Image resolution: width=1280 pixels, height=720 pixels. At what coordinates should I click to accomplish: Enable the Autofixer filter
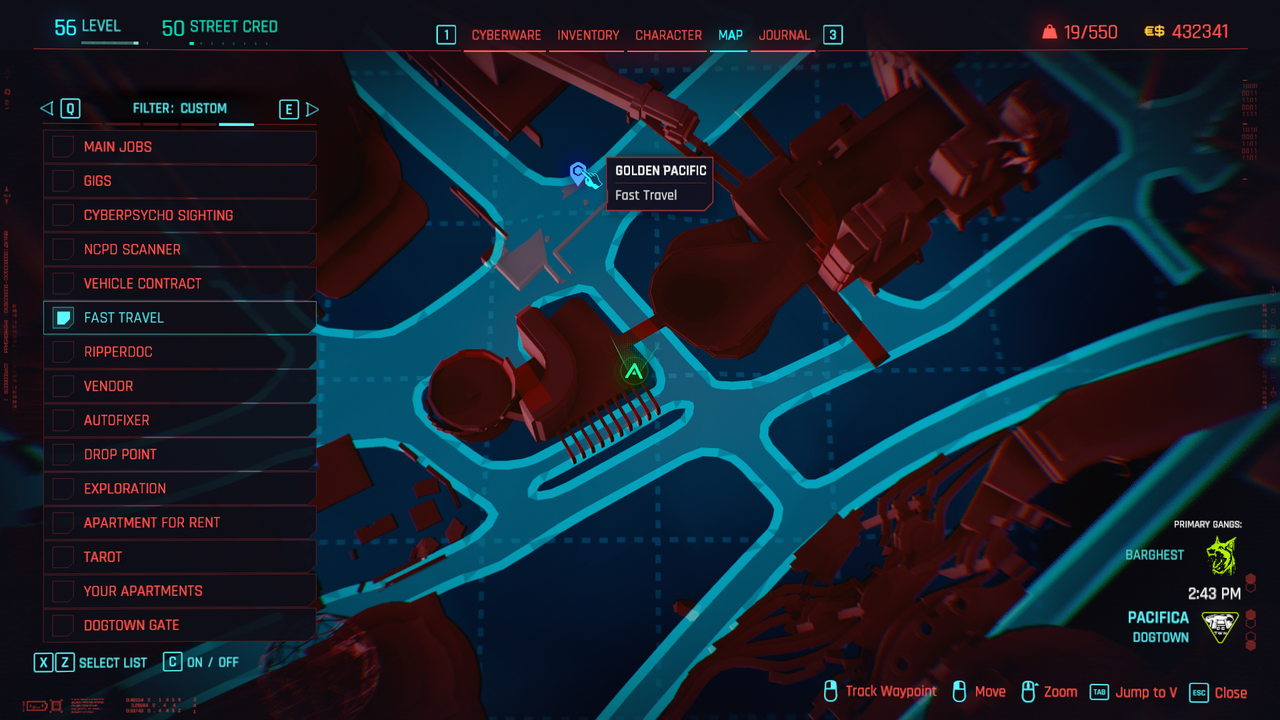63,420
